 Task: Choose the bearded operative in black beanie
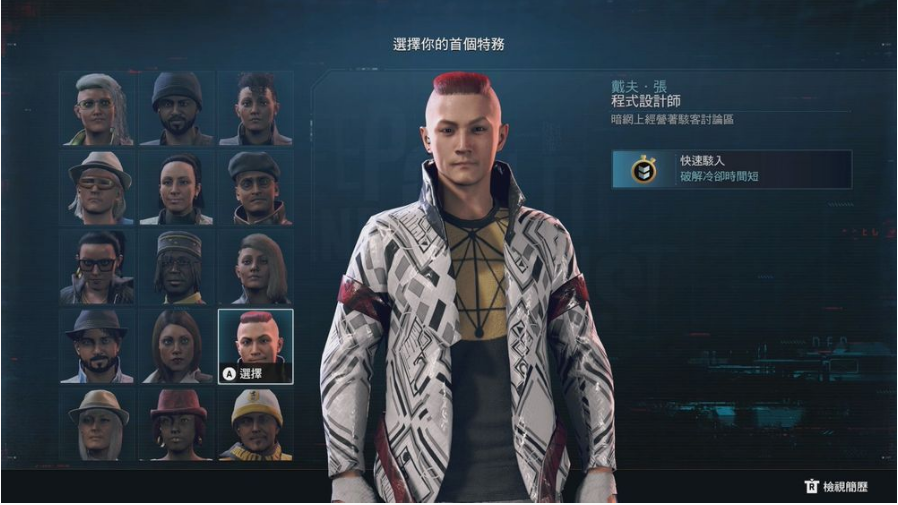[x=177, y=108]
